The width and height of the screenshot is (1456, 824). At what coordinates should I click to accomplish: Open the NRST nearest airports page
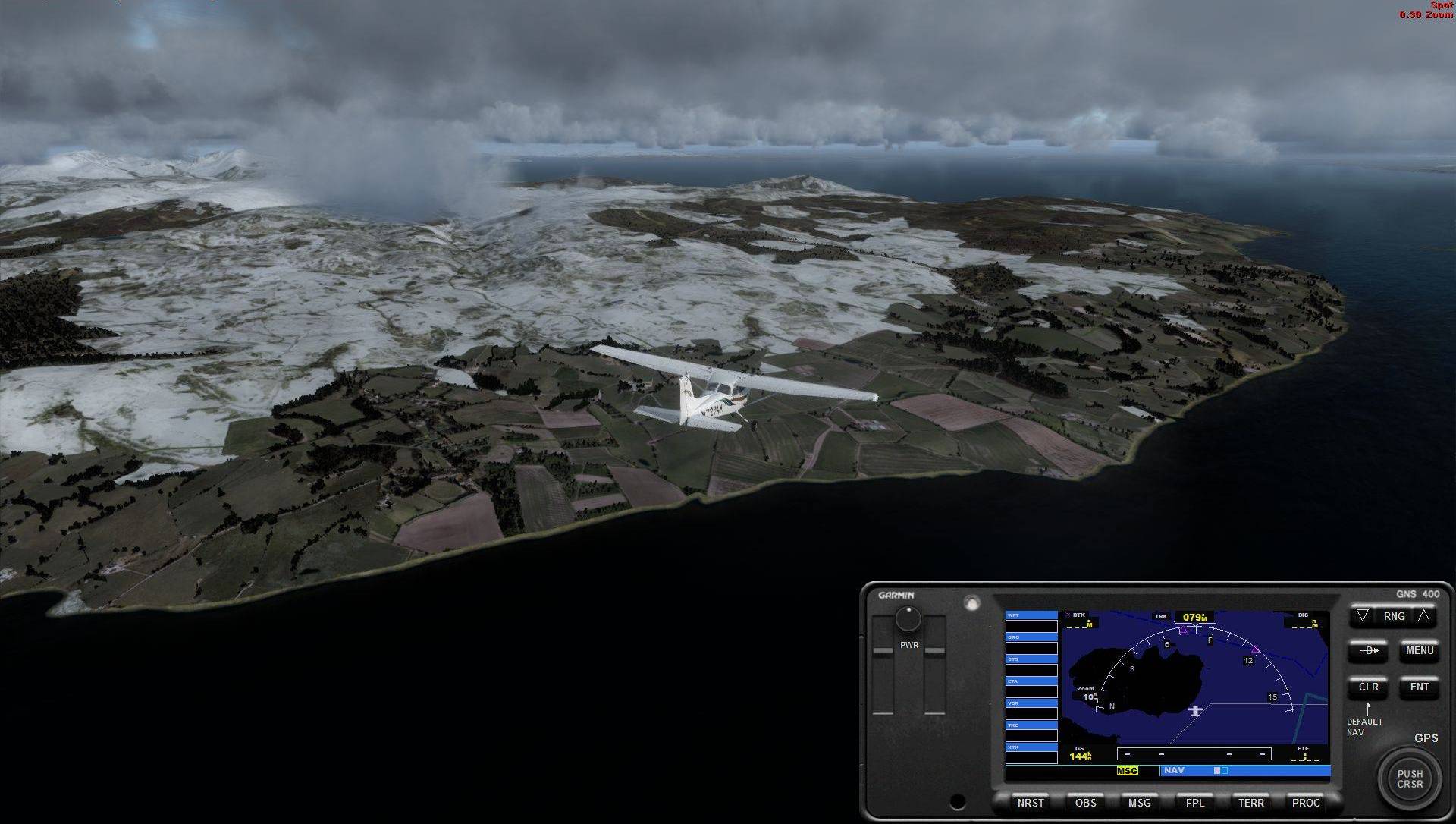(1030, 803)
